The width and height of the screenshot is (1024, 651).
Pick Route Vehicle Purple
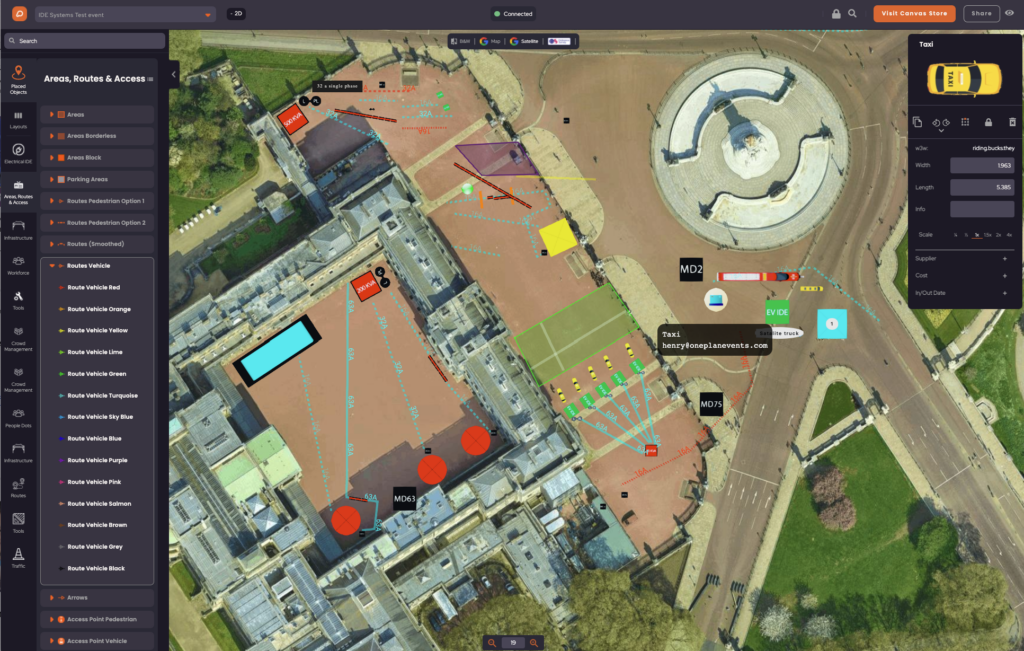97,460
